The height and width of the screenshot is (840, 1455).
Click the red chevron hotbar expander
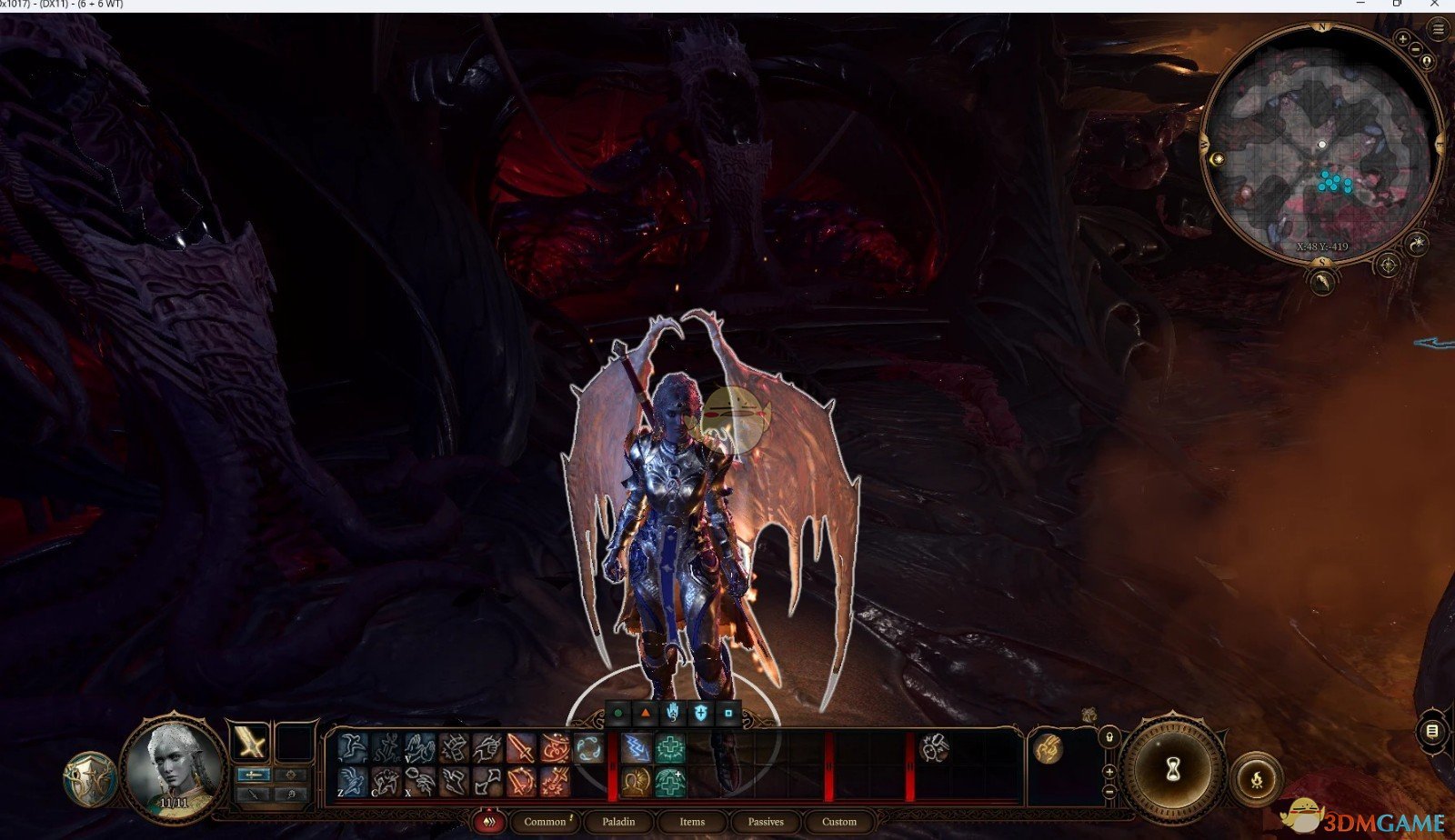coord(489,821)
